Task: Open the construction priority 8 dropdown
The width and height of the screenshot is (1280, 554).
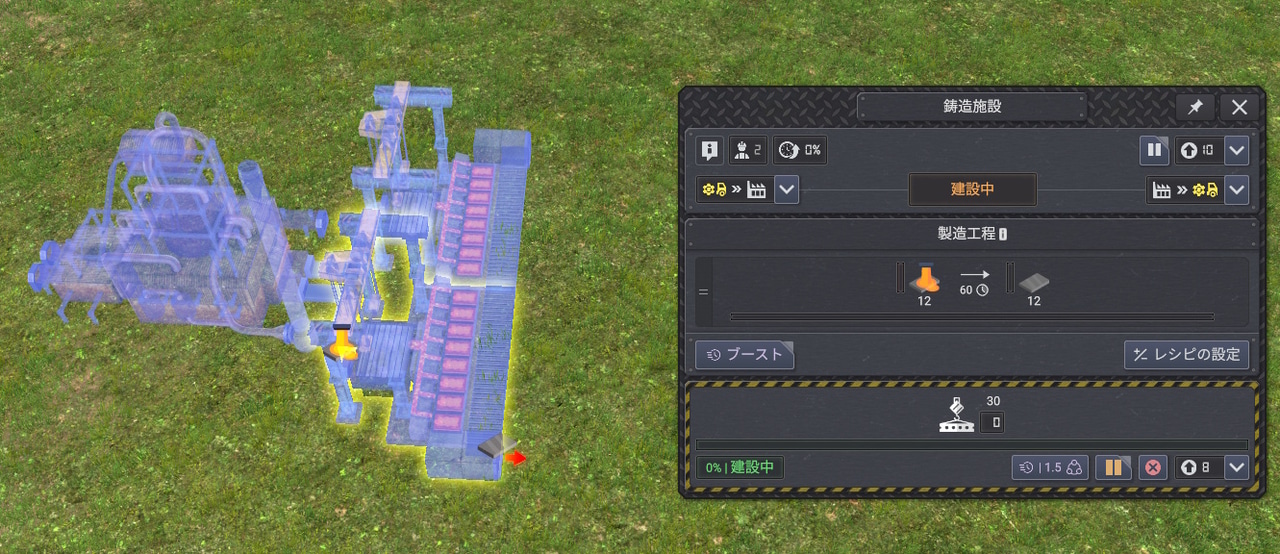Action: point(1237,467)
